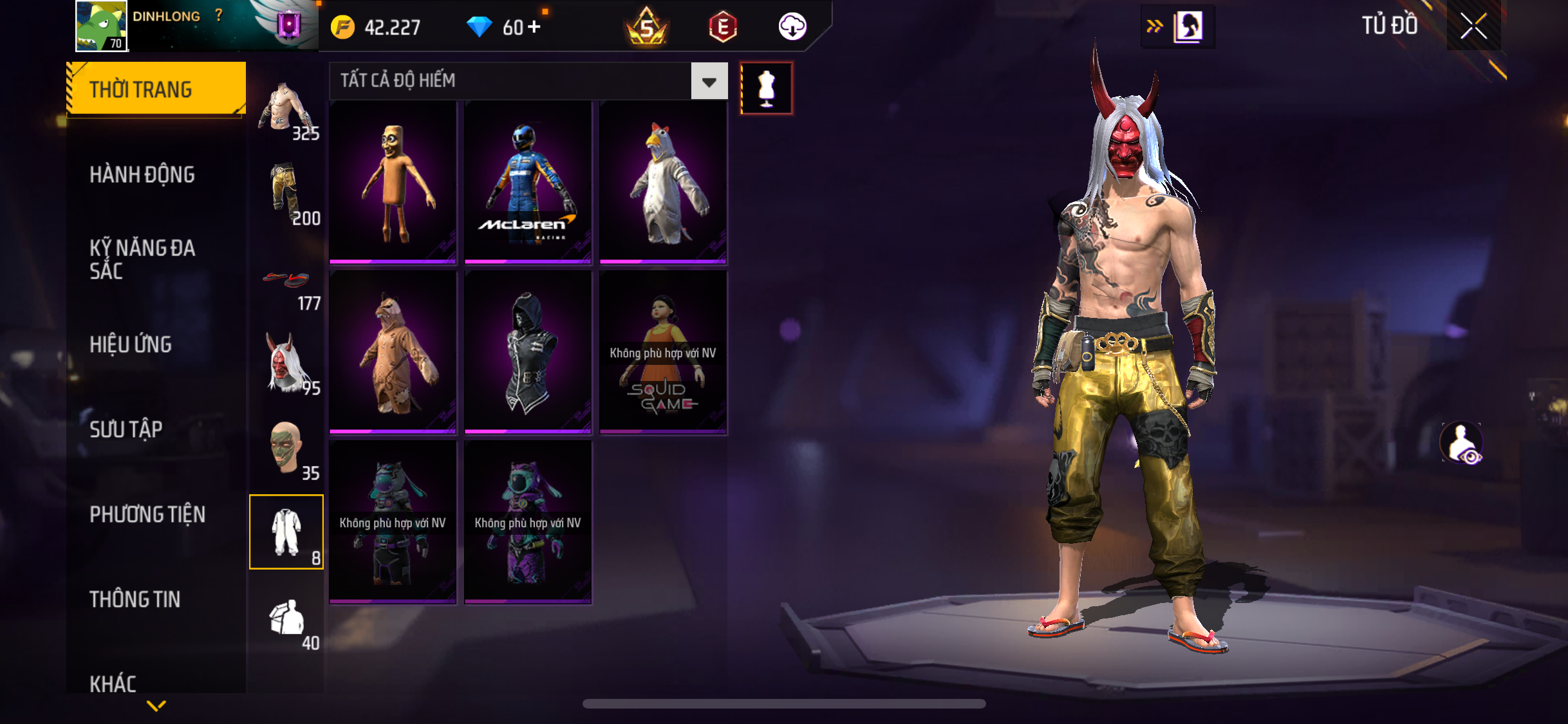This screenshot has height=724, width=1568.
Task: Select the black hooded assassin outfit
Action: [528, 352]
